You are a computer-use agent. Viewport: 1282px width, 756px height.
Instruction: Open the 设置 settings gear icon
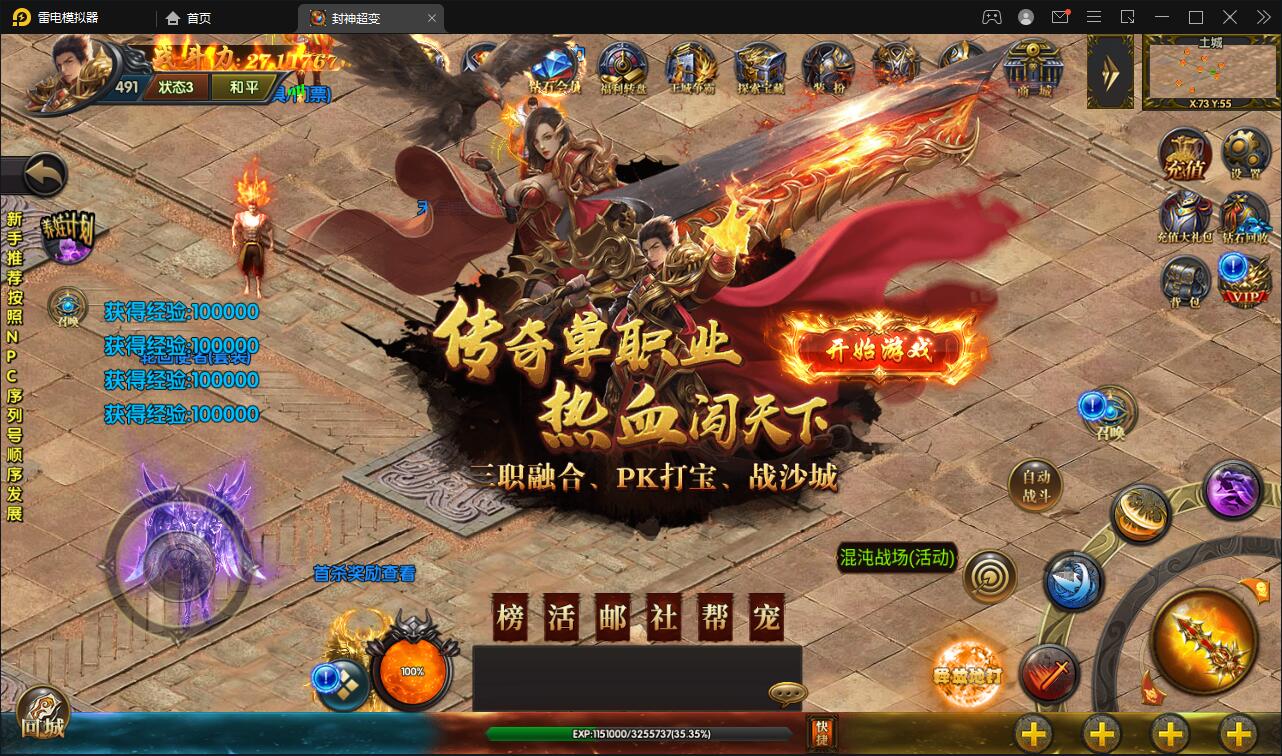tap(1245, 152)
